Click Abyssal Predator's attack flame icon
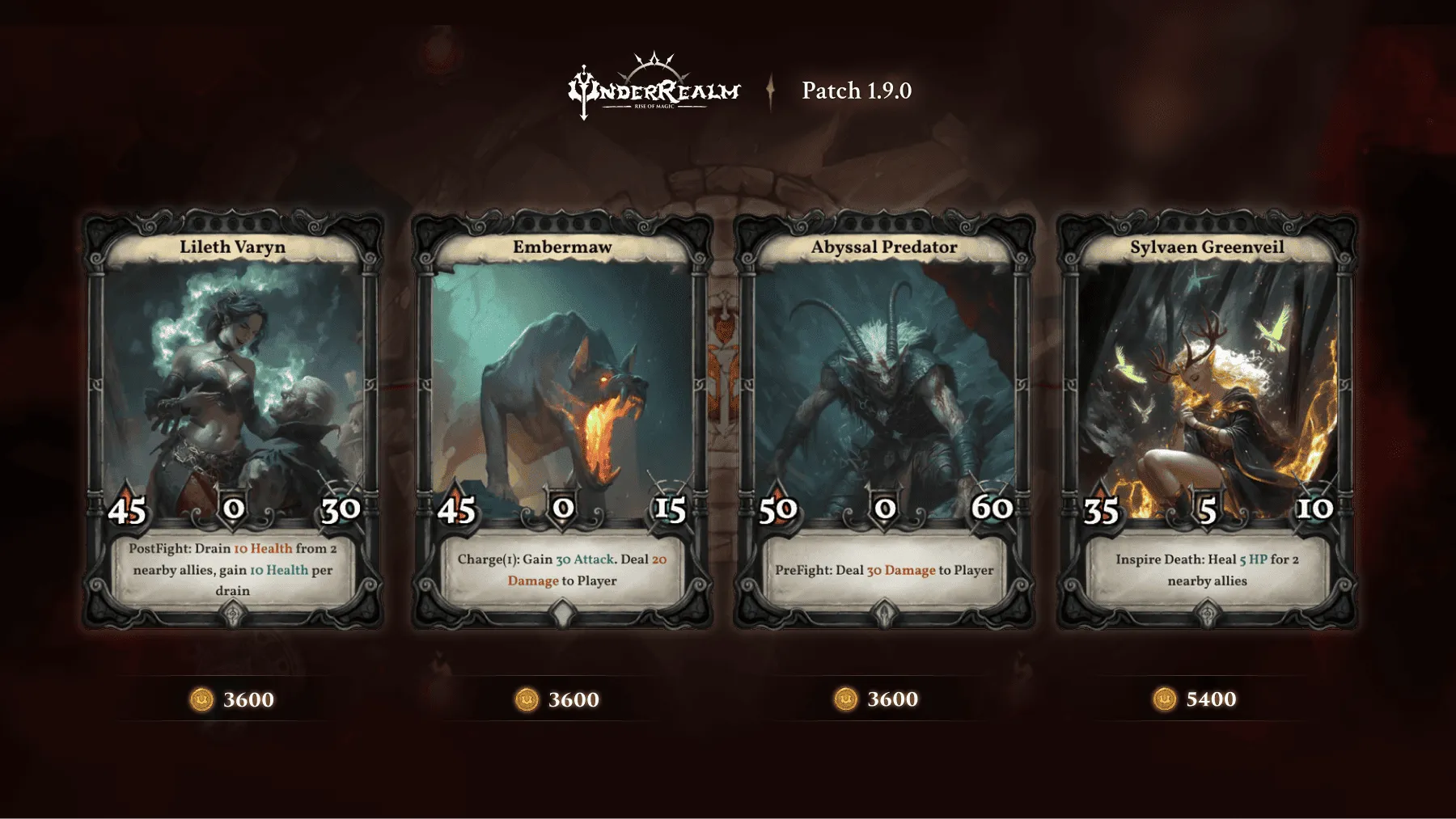Screen dimensions: 1456x819 (x=779, y=509)
